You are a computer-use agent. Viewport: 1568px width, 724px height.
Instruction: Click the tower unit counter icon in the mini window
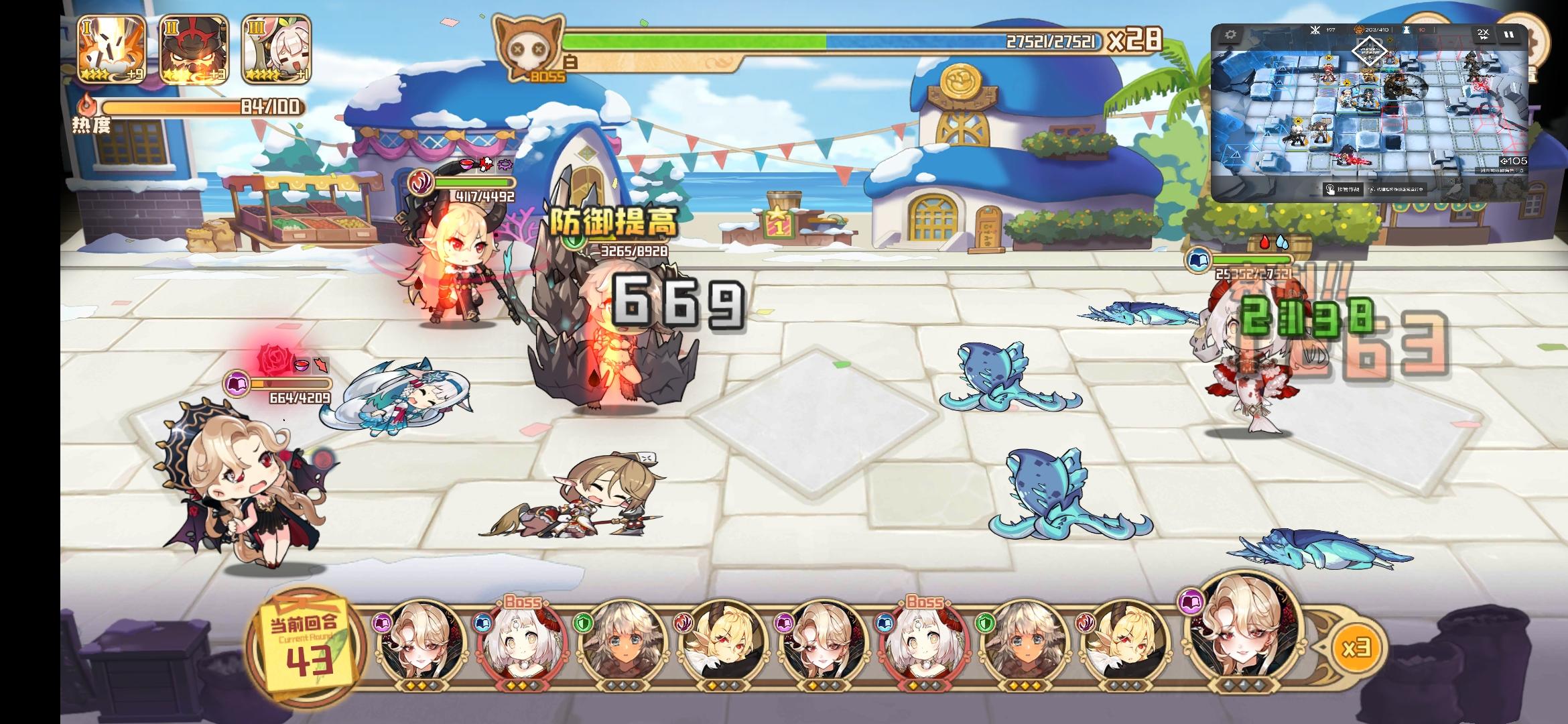point(1406,30)
